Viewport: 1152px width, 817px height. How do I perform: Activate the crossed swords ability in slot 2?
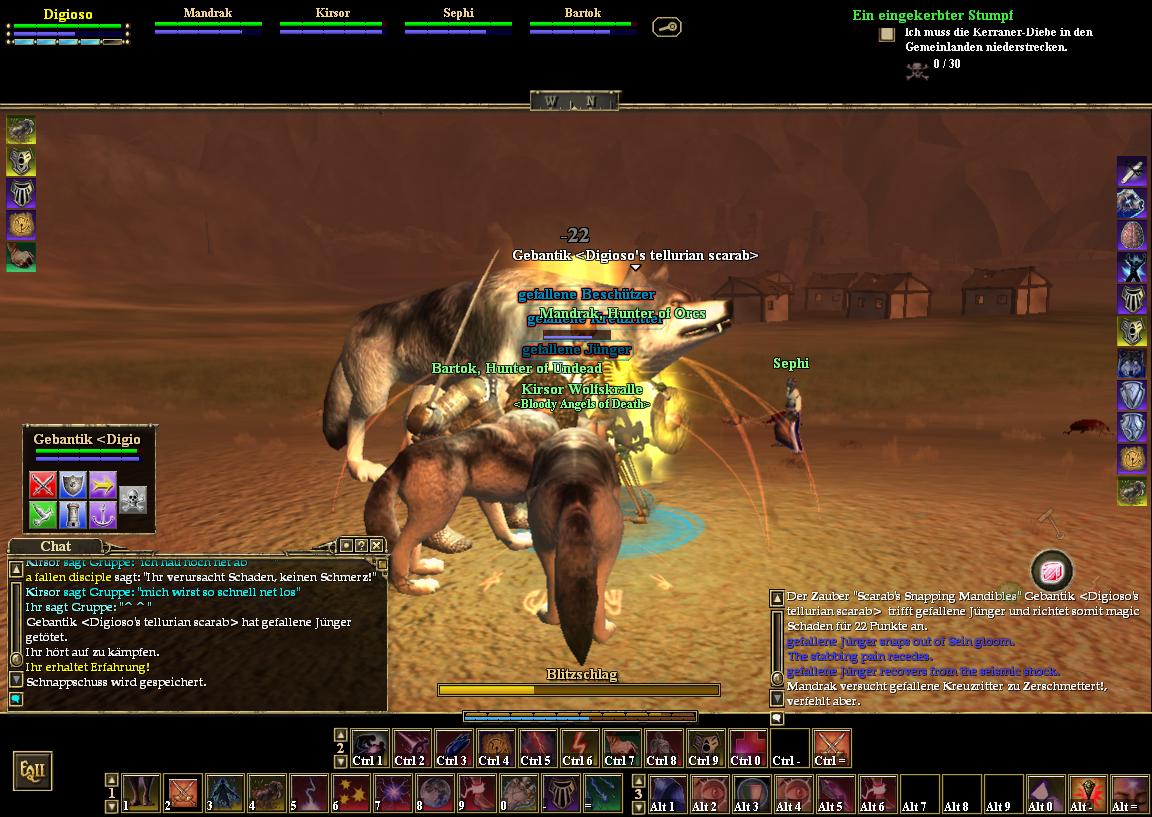182,792
